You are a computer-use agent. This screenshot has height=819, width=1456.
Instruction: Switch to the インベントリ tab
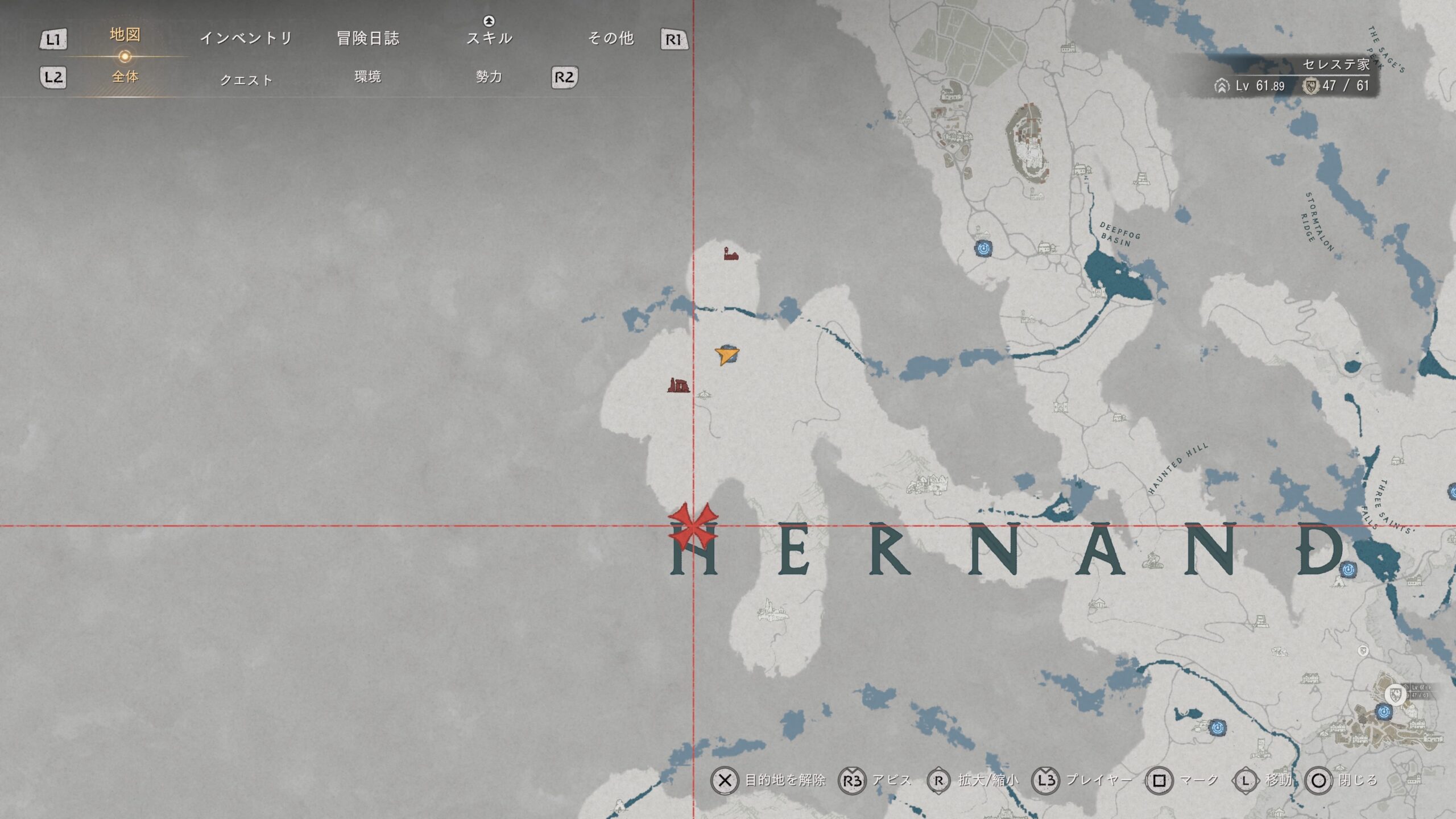tap(246, 38)
